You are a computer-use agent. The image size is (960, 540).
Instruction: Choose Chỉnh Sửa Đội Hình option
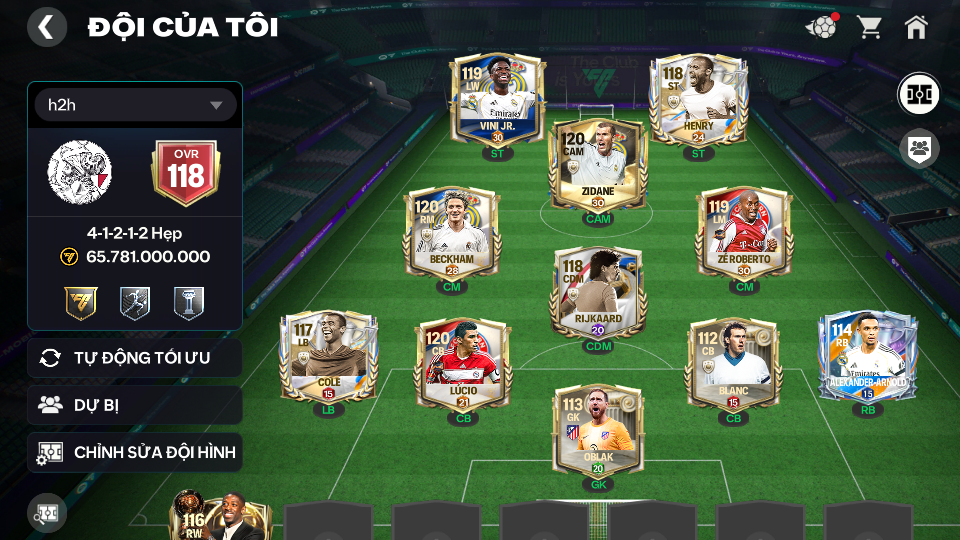pyautogui.click(x=135, y=452)
